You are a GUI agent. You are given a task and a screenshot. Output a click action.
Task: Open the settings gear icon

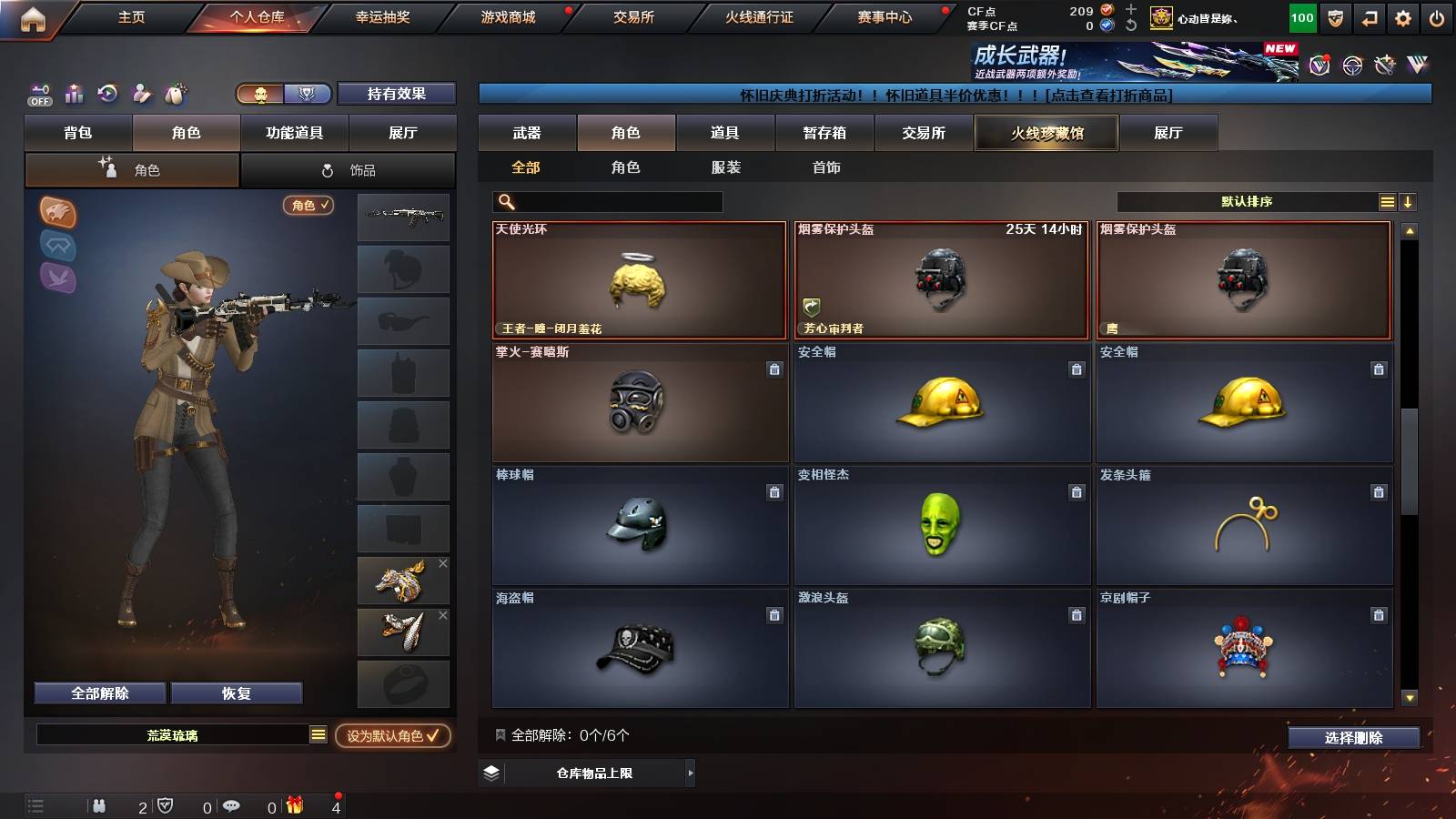[1404, 16]
